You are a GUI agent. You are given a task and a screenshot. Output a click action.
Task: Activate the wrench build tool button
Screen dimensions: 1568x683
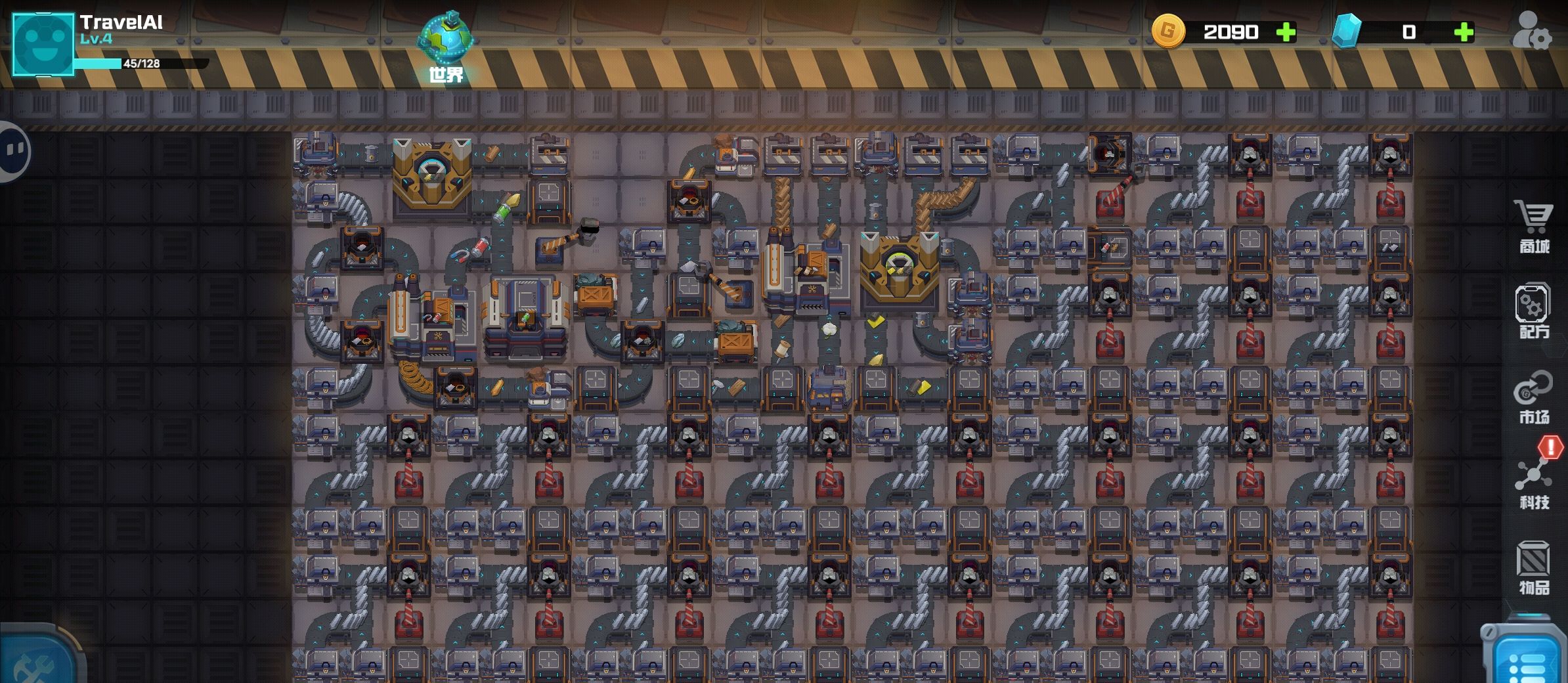pos(36,660)
